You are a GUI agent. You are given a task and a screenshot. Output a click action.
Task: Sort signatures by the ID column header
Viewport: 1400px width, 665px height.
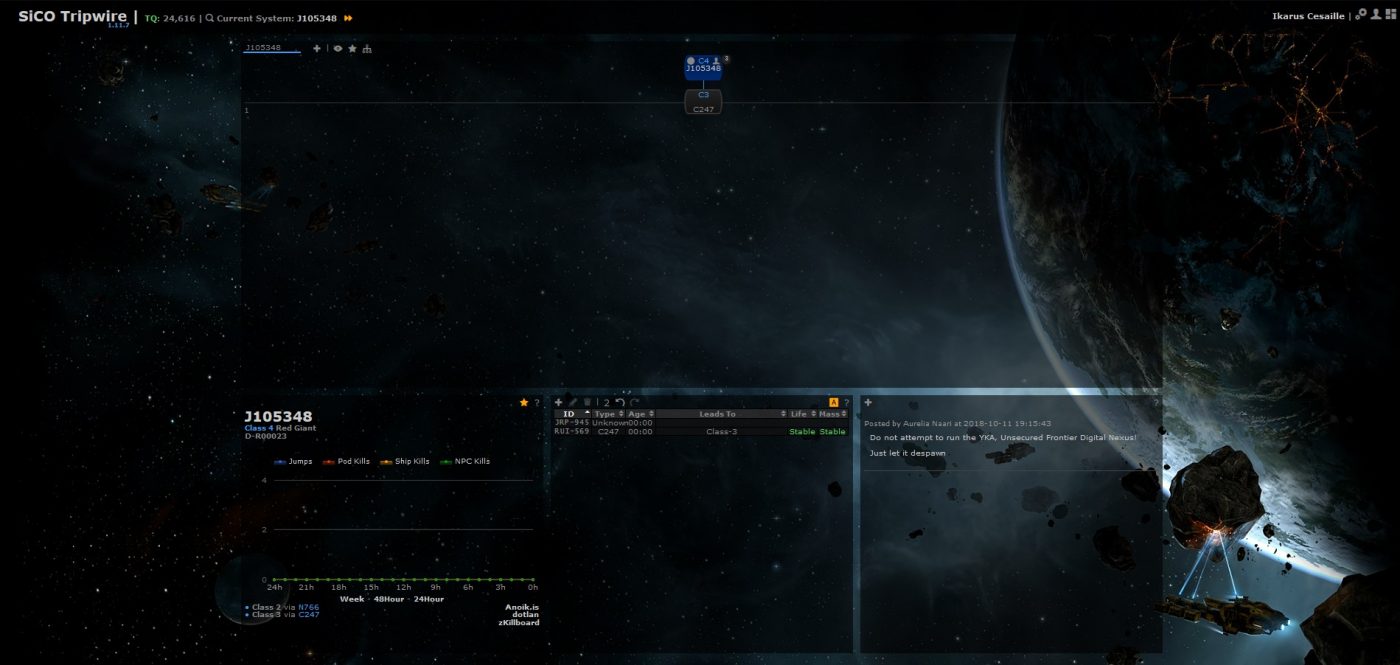(x=569, y=414)
